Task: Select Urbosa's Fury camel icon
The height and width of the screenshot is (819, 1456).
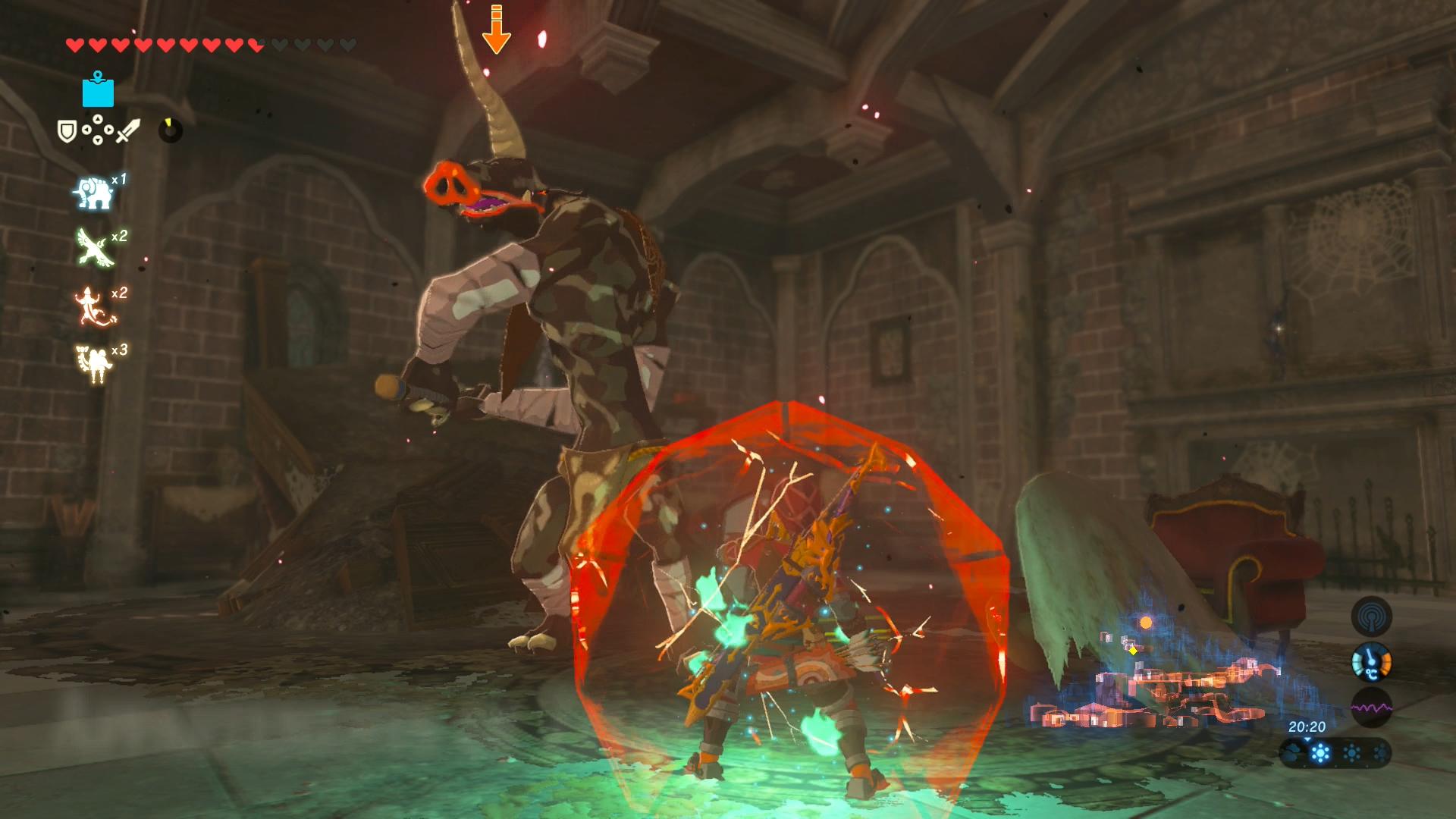Action: [94, 362]
